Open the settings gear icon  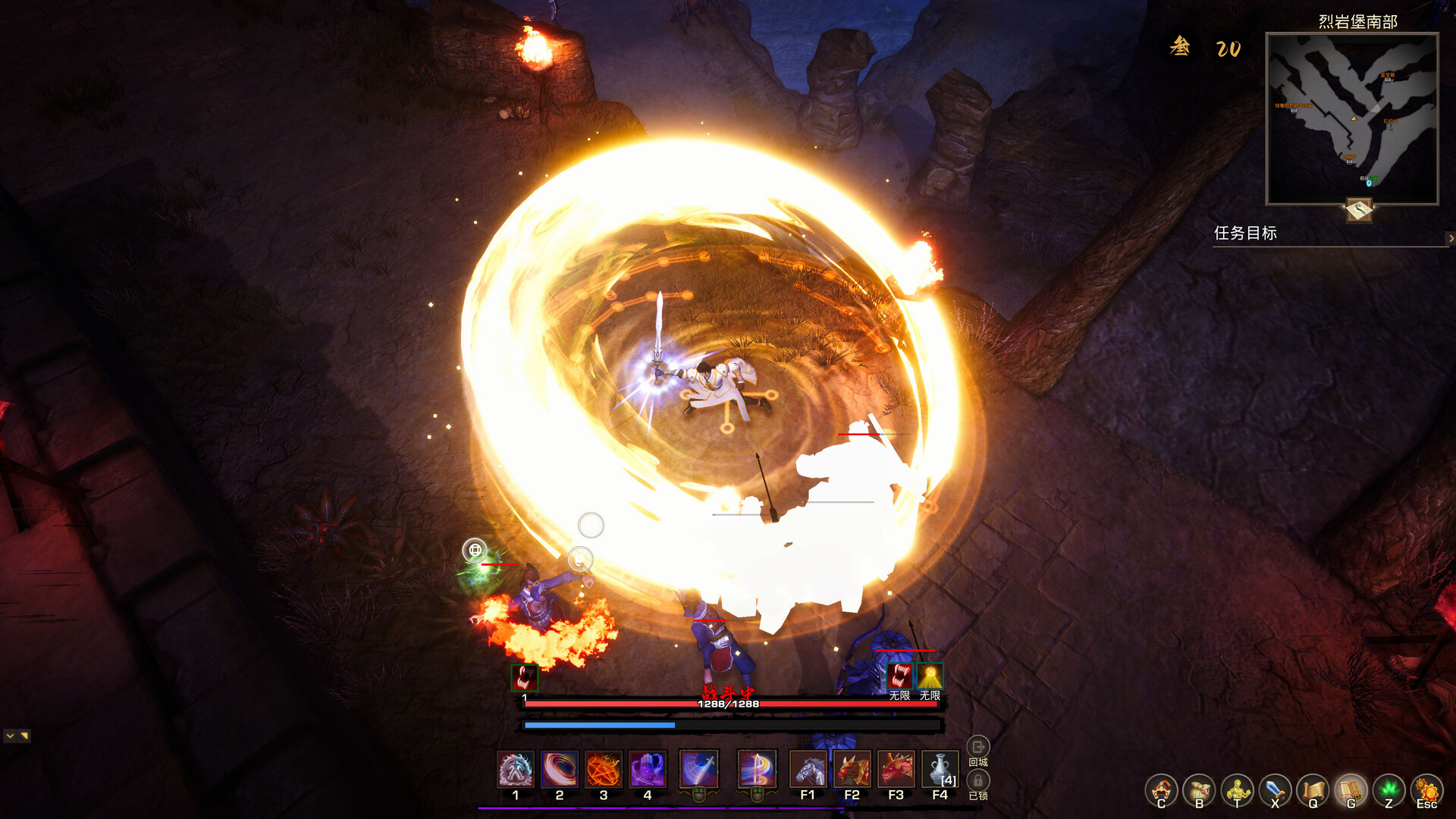point(1426,791)
